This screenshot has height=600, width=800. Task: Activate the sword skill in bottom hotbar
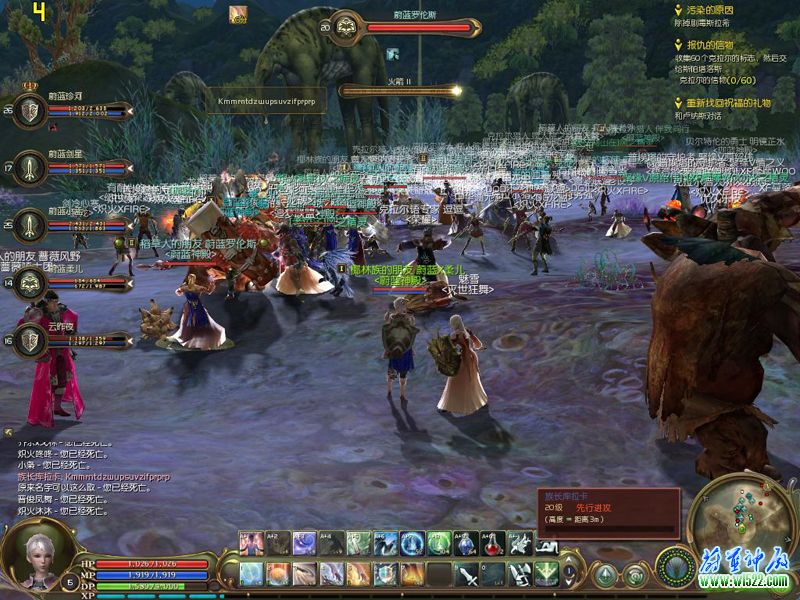[466, 575]
